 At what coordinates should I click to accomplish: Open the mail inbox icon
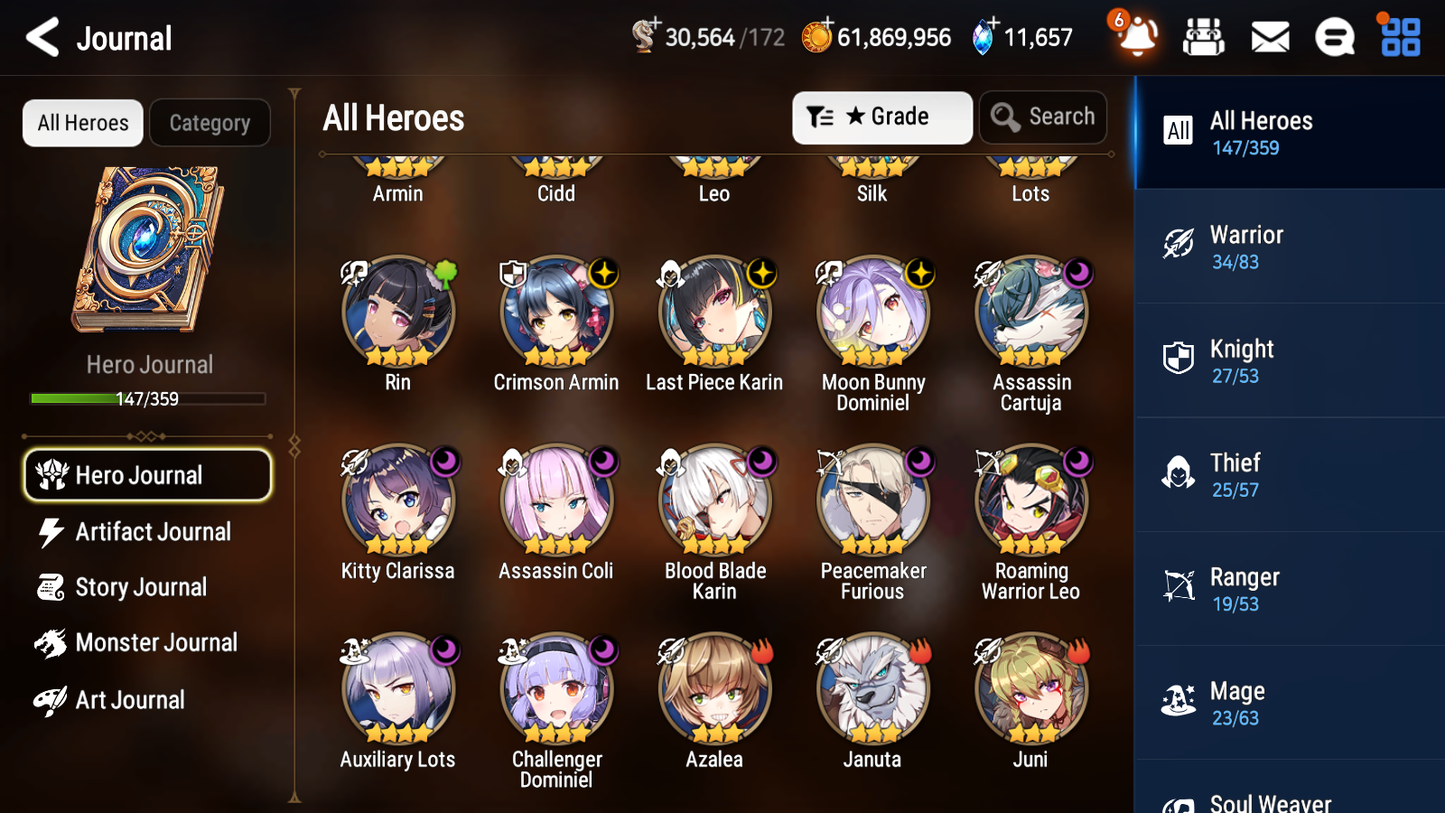point(1269,36)
